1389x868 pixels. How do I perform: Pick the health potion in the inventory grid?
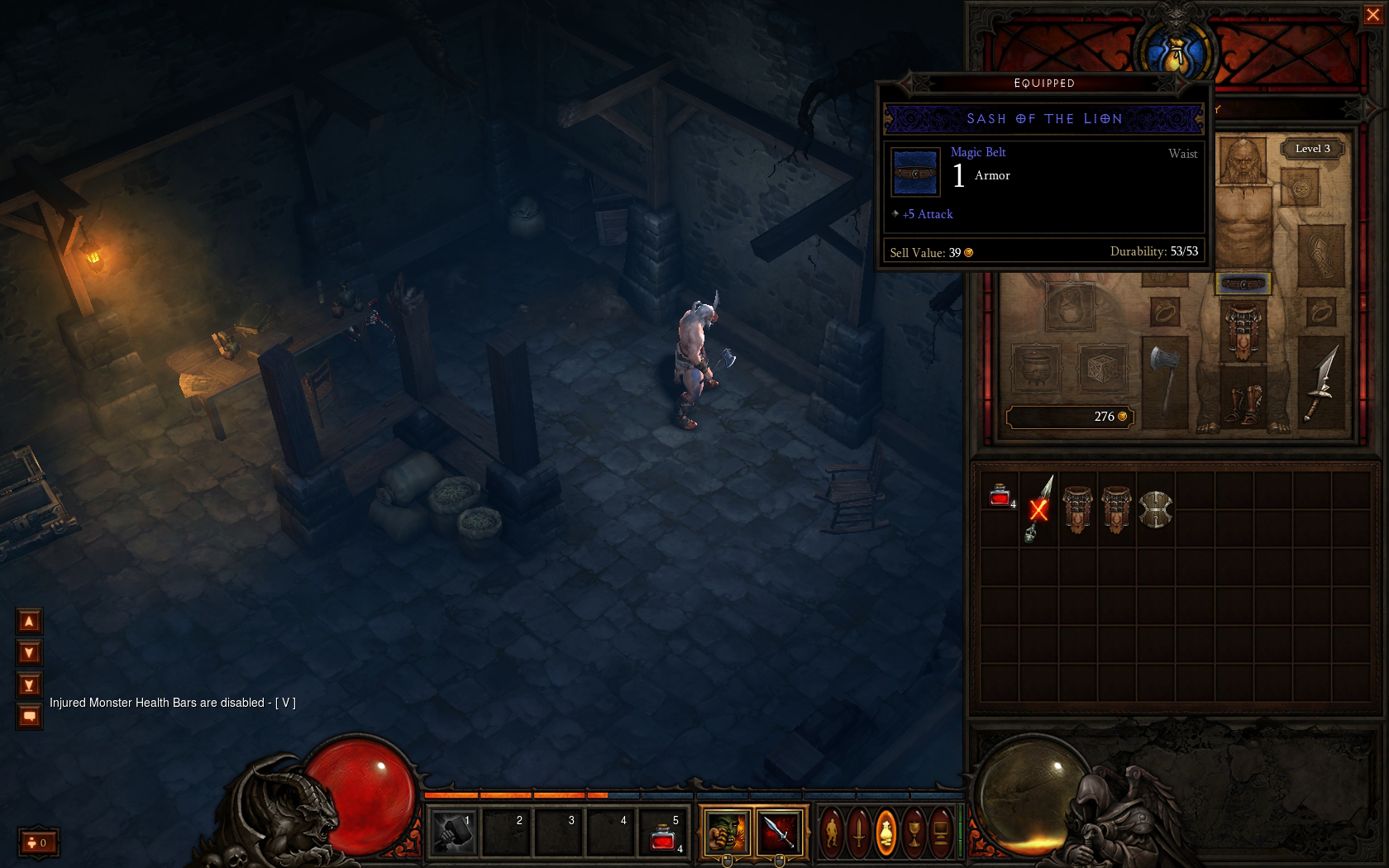click(x=1000, y=496)
